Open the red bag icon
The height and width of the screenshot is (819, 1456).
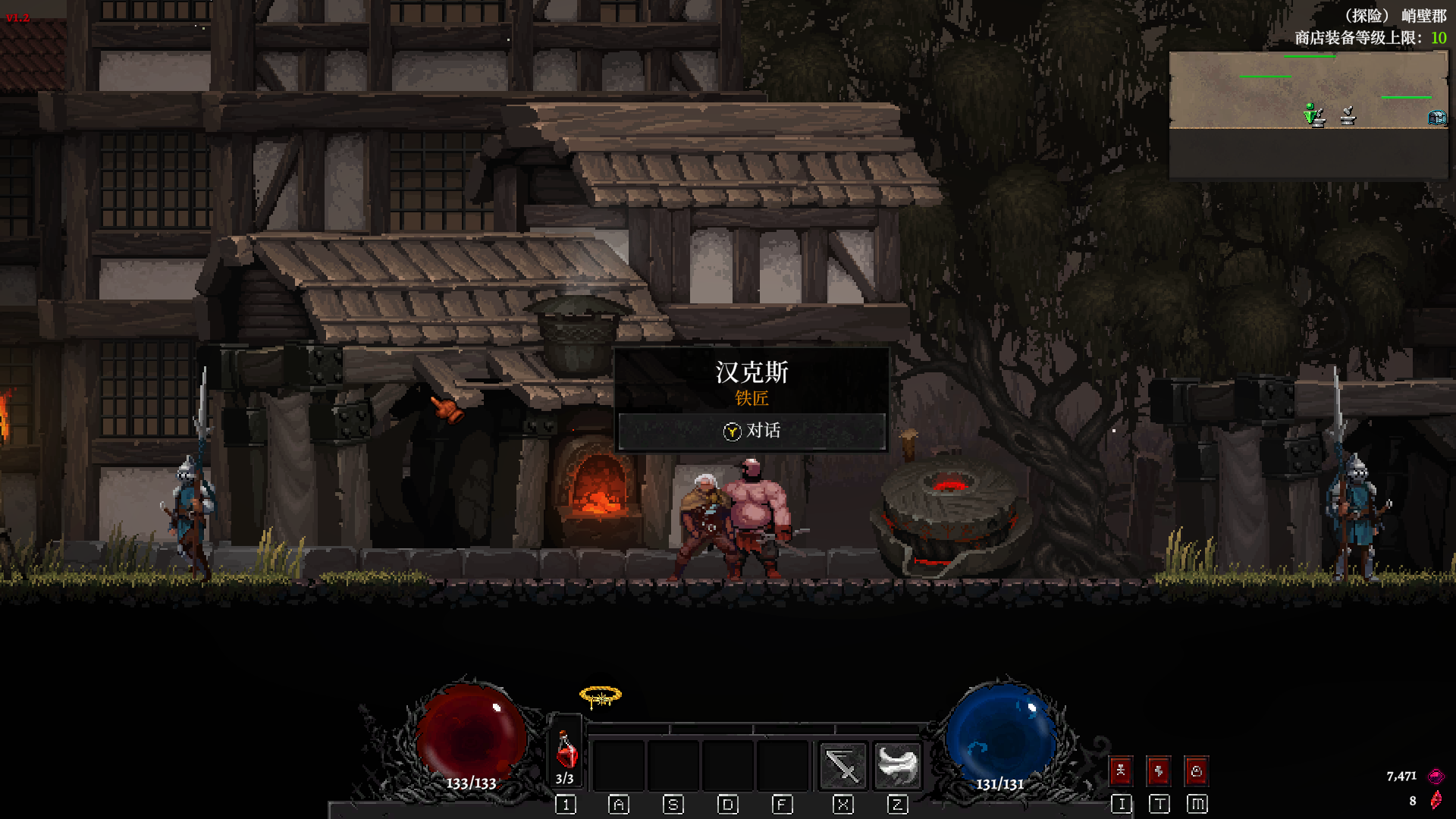pos(1197,772)
